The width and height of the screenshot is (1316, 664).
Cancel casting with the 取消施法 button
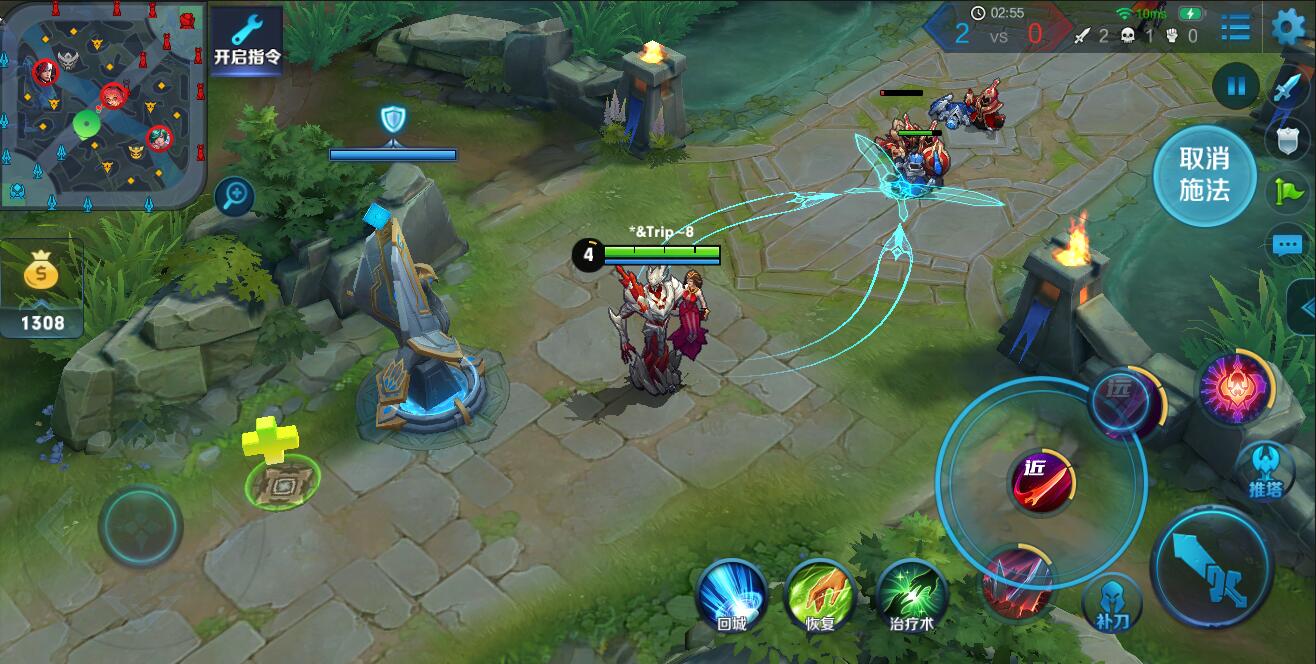point(1204,174)
